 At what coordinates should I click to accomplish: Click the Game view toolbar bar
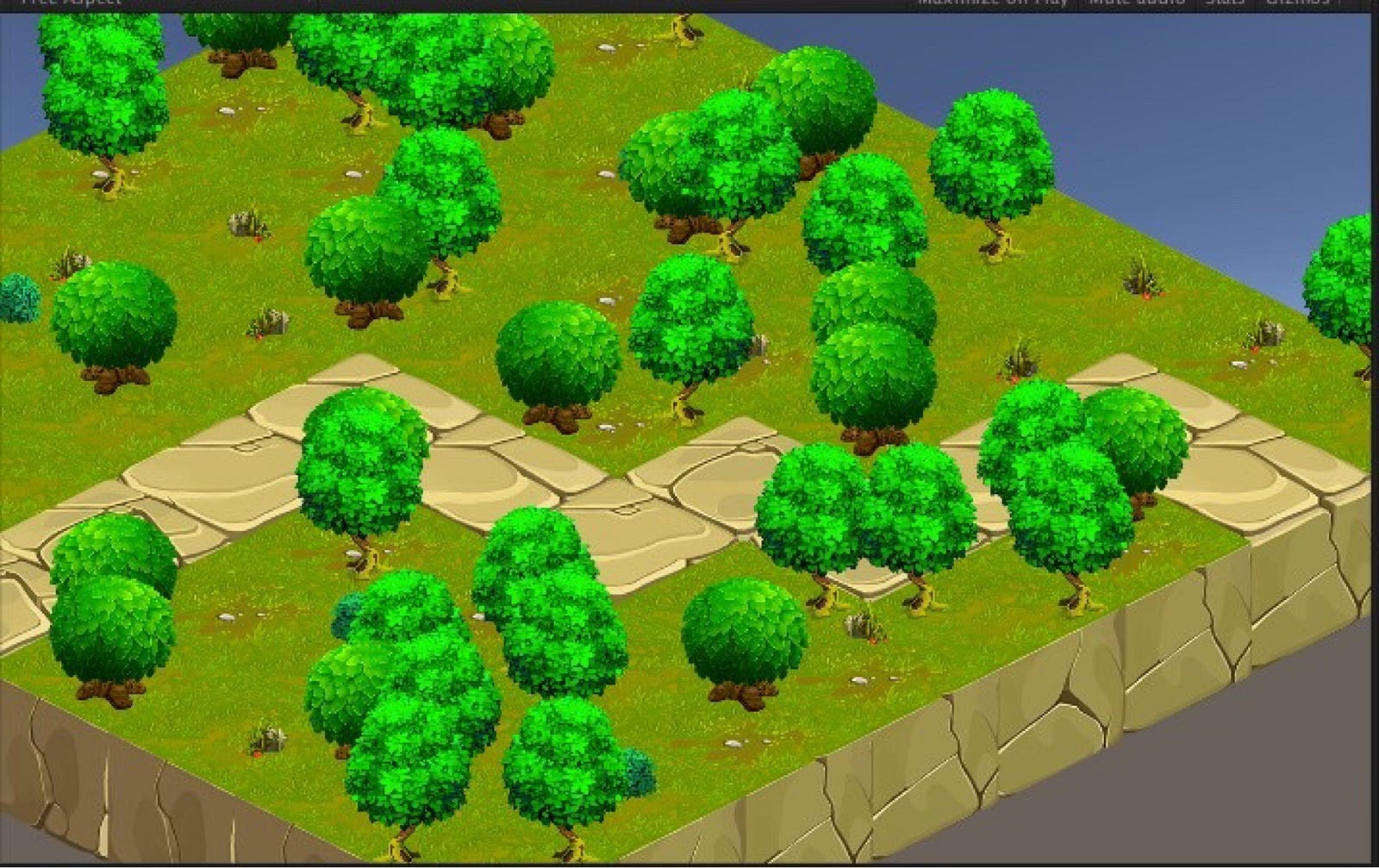pos(689,5)
